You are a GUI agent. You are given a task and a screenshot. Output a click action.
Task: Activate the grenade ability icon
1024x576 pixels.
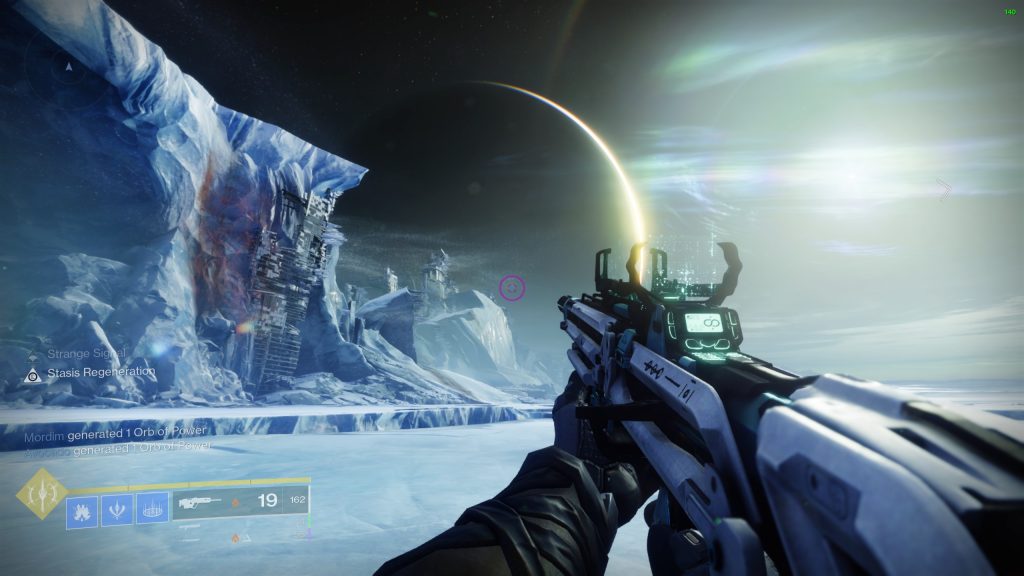pos(81,510)
